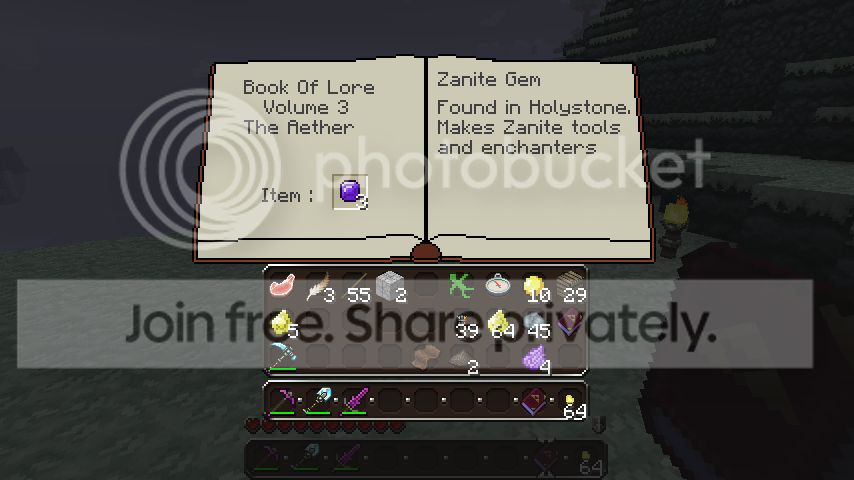Click the green vine-like plant item
This screenshot has height=480, width=854.
coord(461,287)
